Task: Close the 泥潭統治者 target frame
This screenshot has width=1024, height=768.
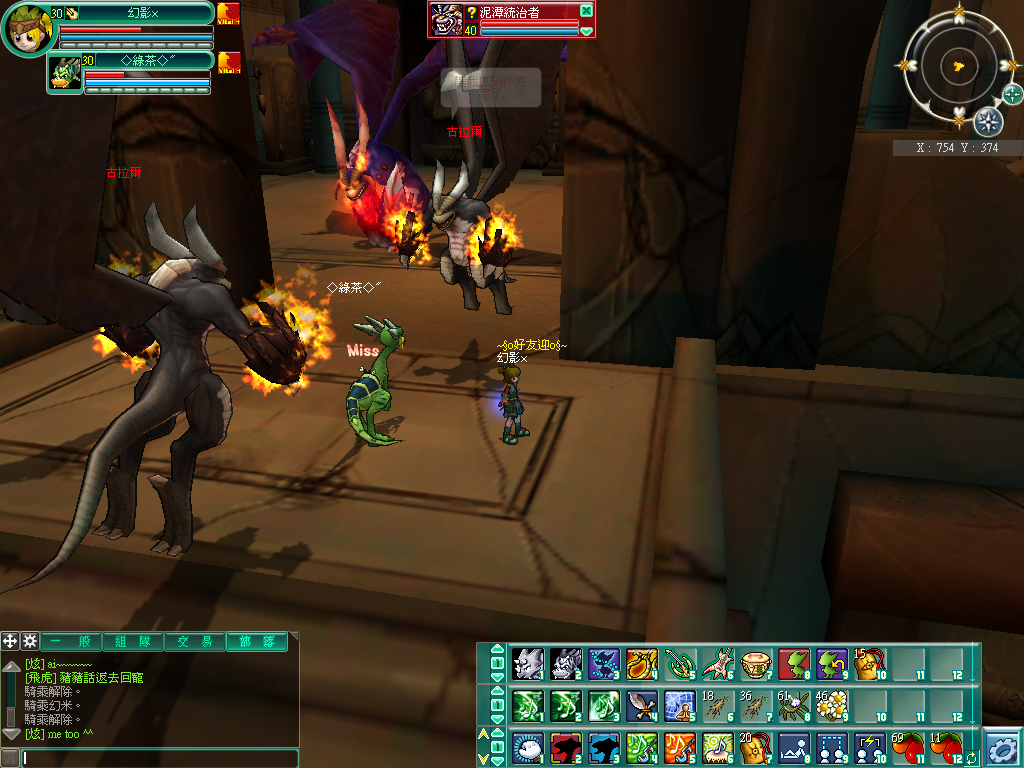Action: 586,11
